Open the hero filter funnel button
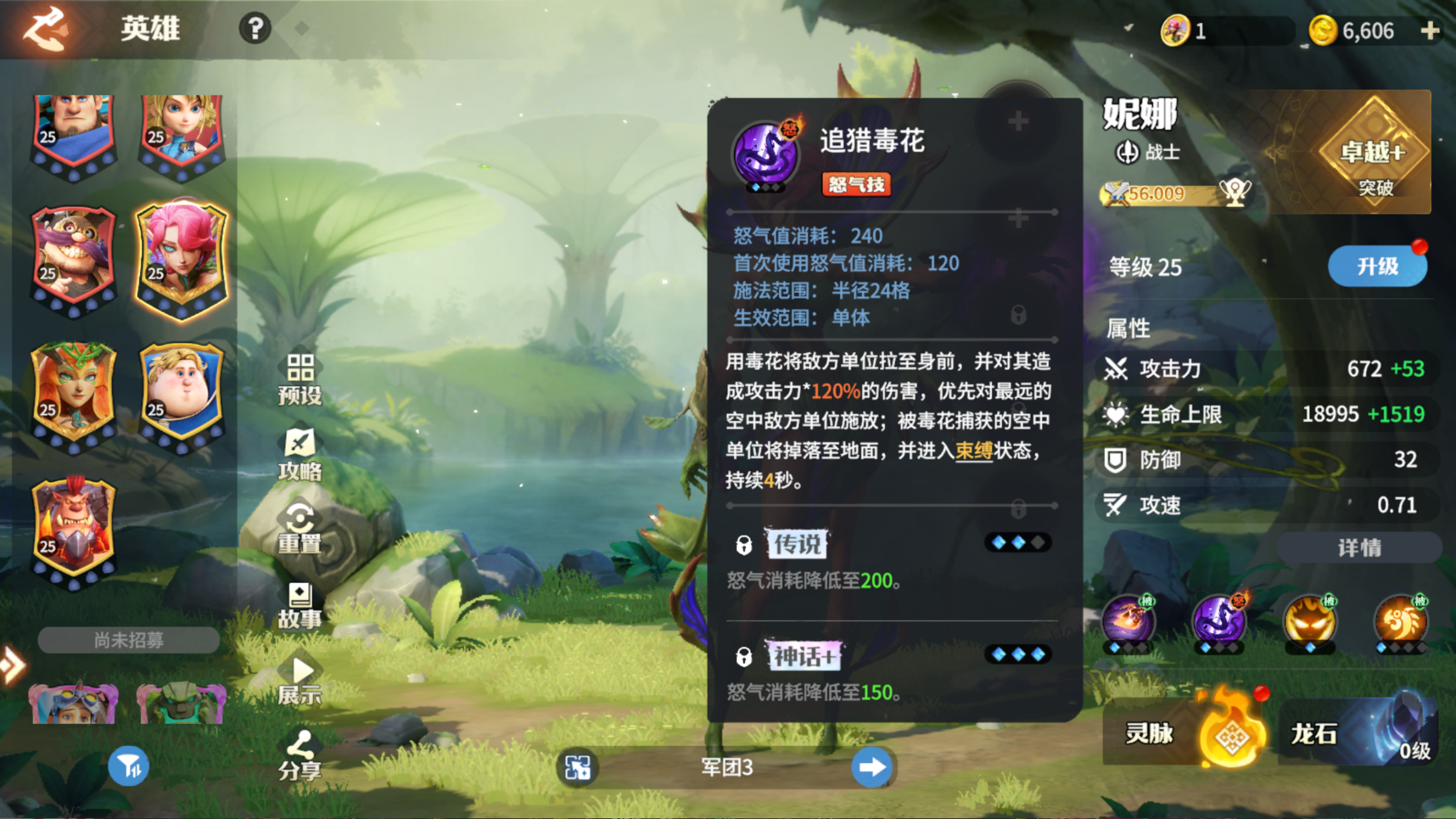Viewport: 1456px width, 819px height. 129,766
